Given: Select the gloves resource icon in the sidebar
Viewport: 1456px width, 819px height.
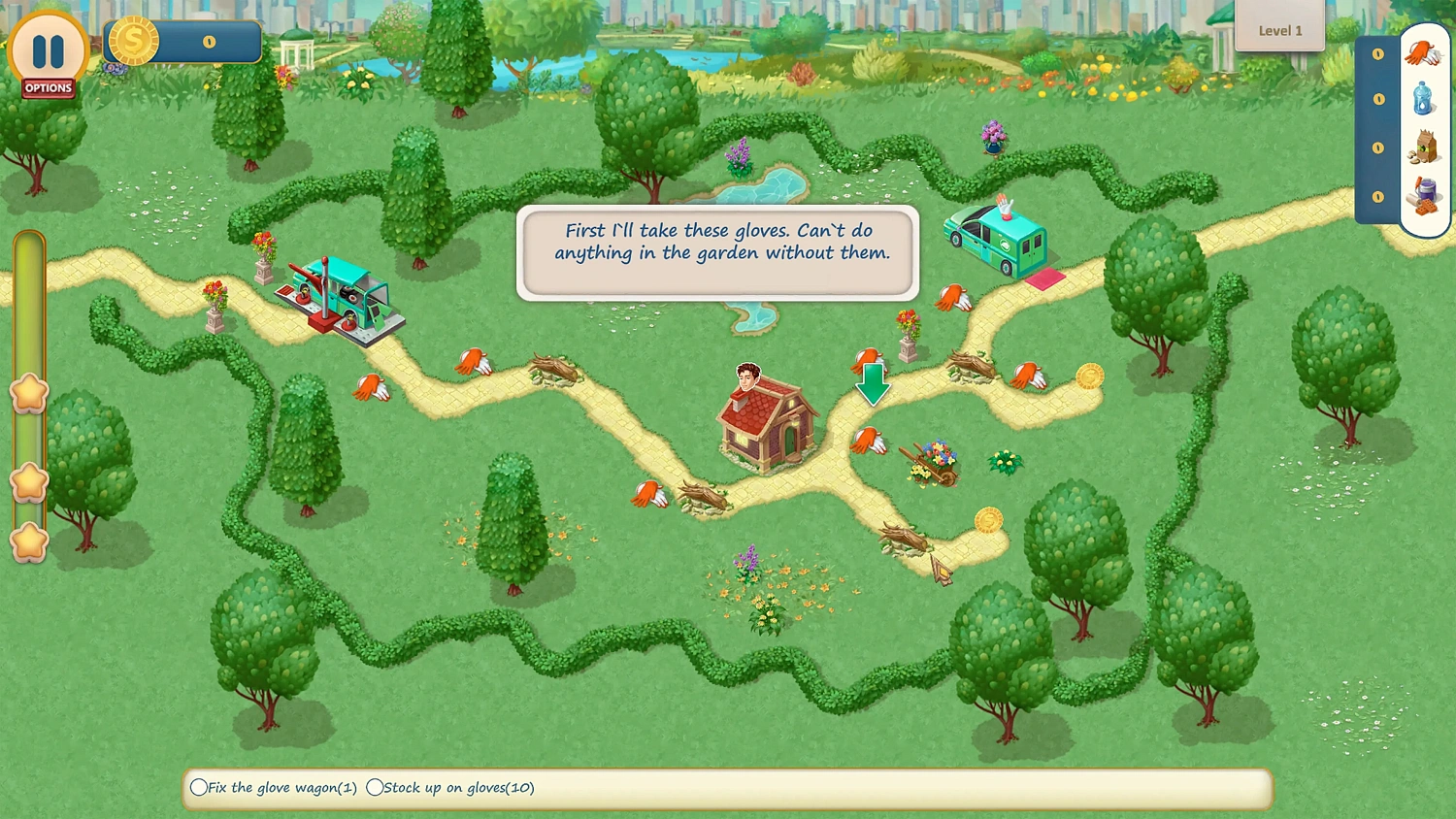Looking at the screenshot, I should tap(1422, 53).
